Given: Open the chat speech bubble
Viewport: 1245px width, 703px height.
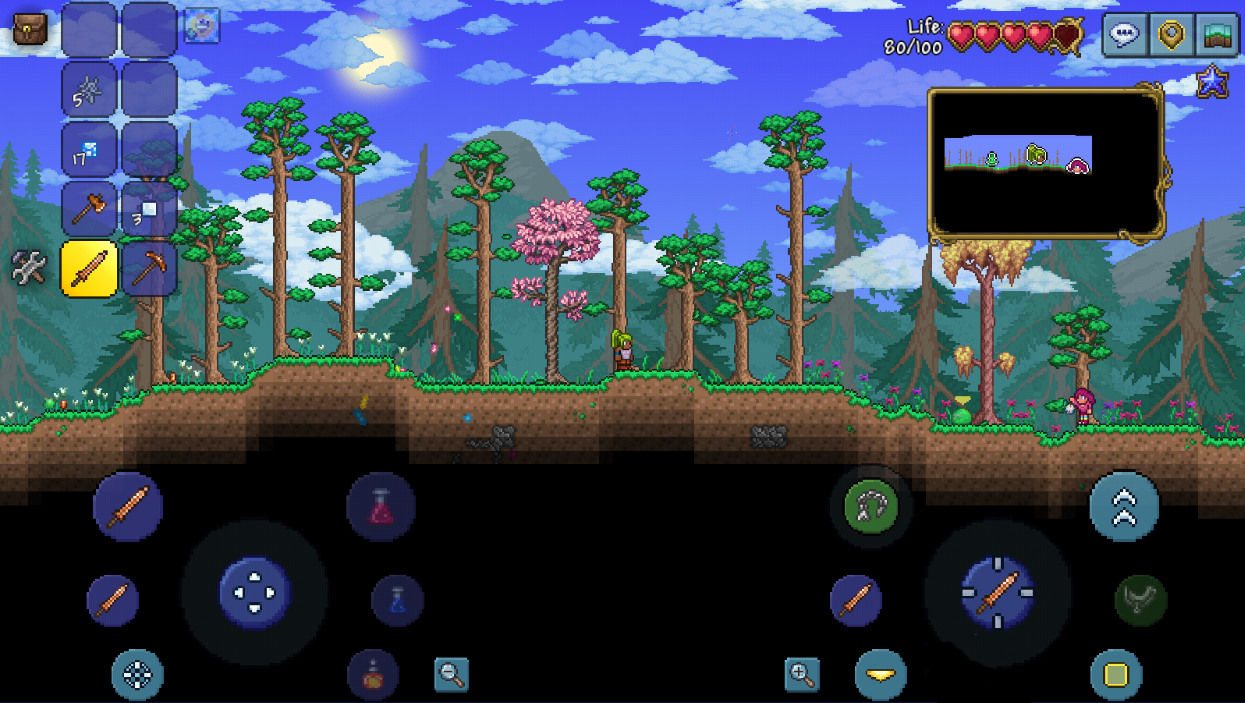Looking at the screenshot, I should coord(1125,35).
